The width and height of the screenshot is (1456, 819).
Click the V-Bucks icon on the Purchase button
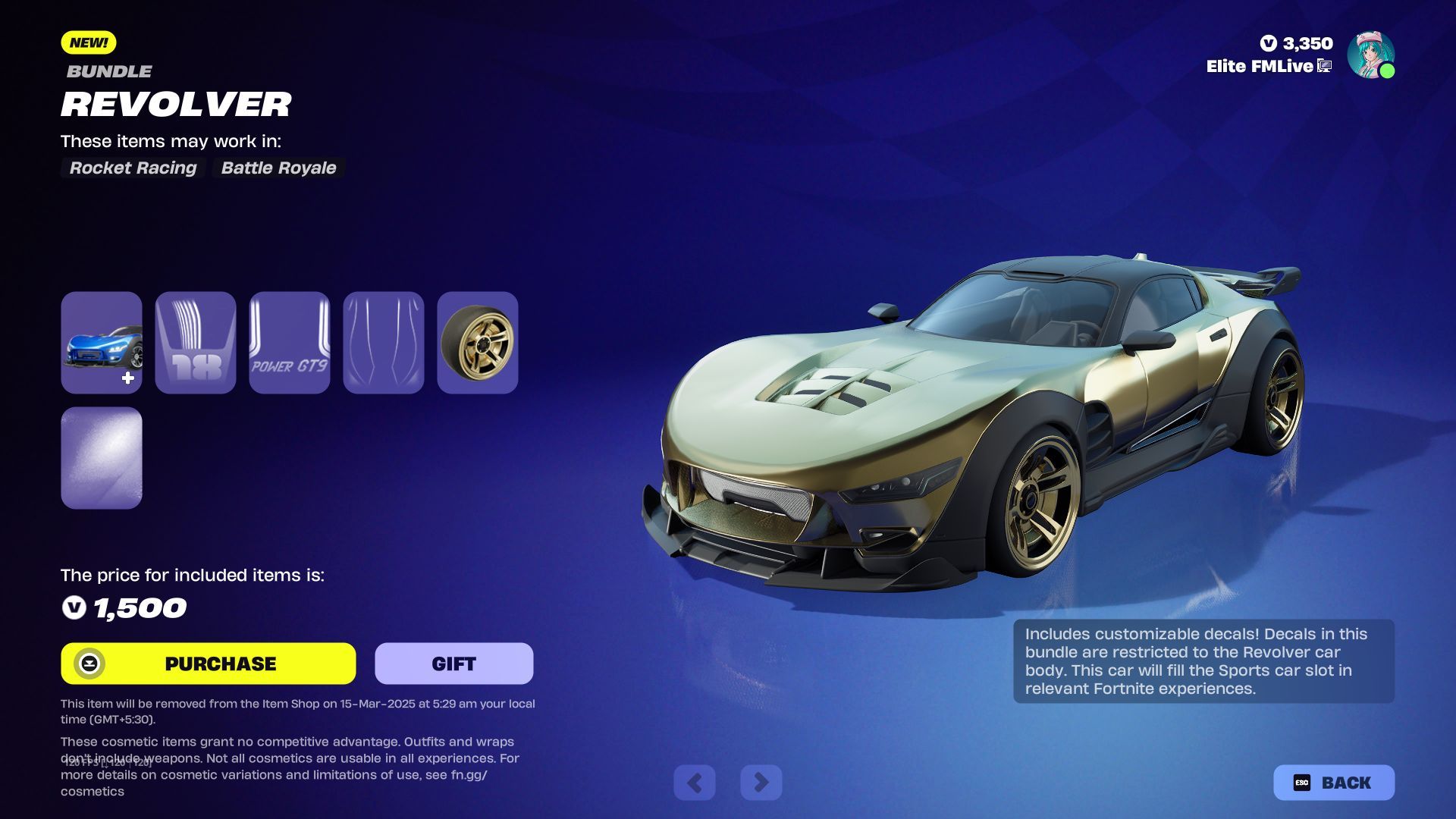point(89,664)
